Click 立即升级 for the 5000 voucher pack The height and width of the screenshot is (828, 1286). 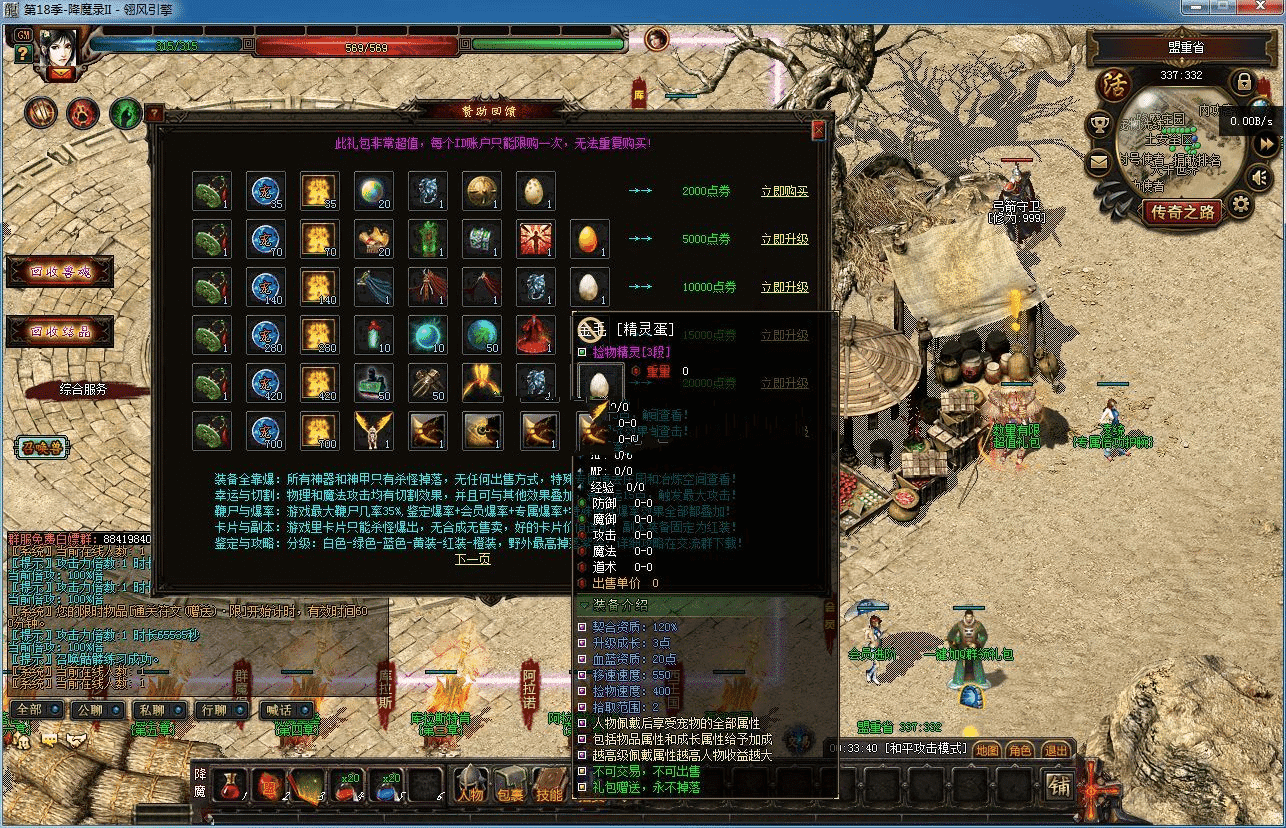[x=784, y=239]
